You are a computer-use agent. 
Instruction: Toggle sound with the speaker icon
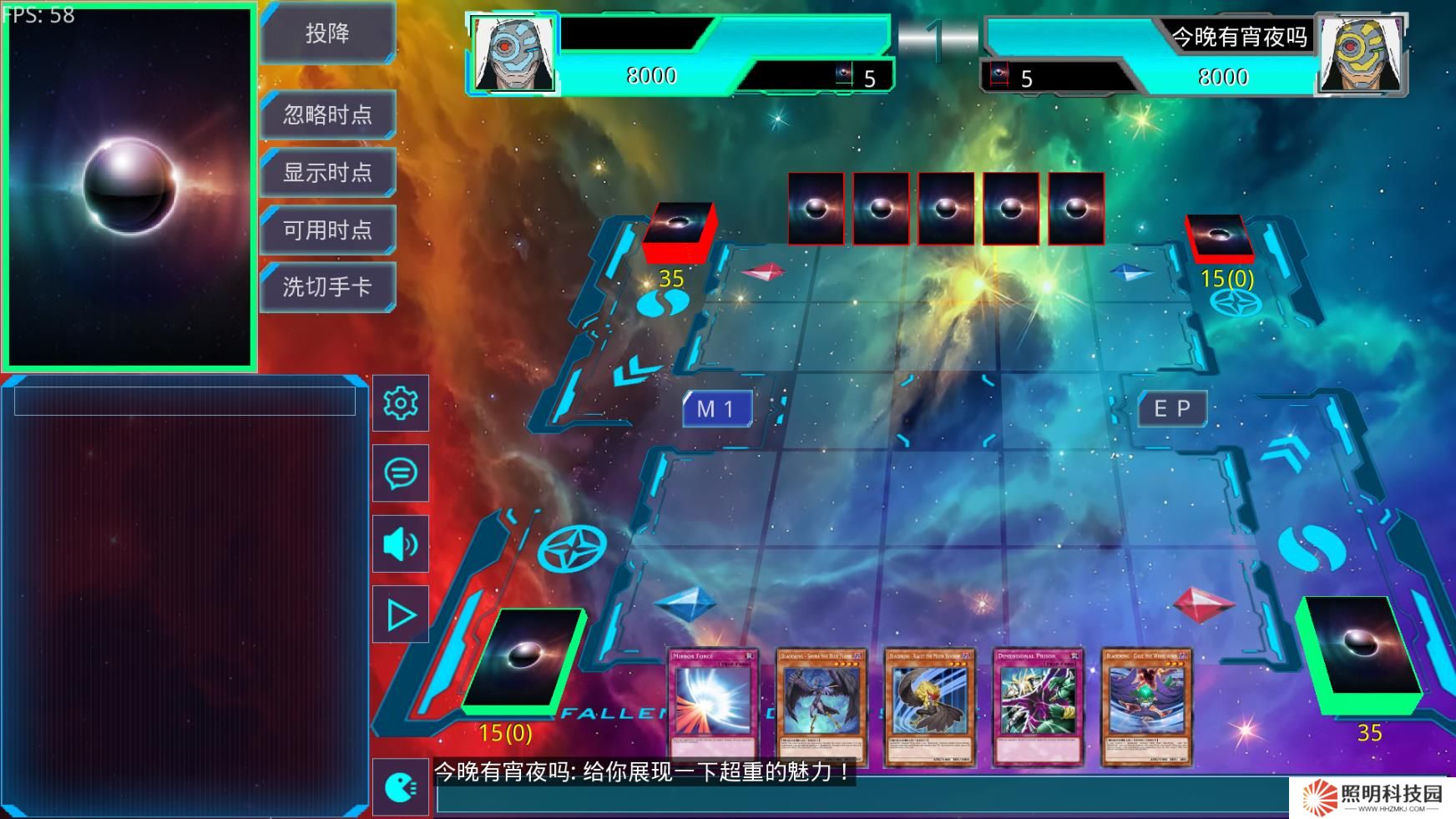[x=401, y=544]
